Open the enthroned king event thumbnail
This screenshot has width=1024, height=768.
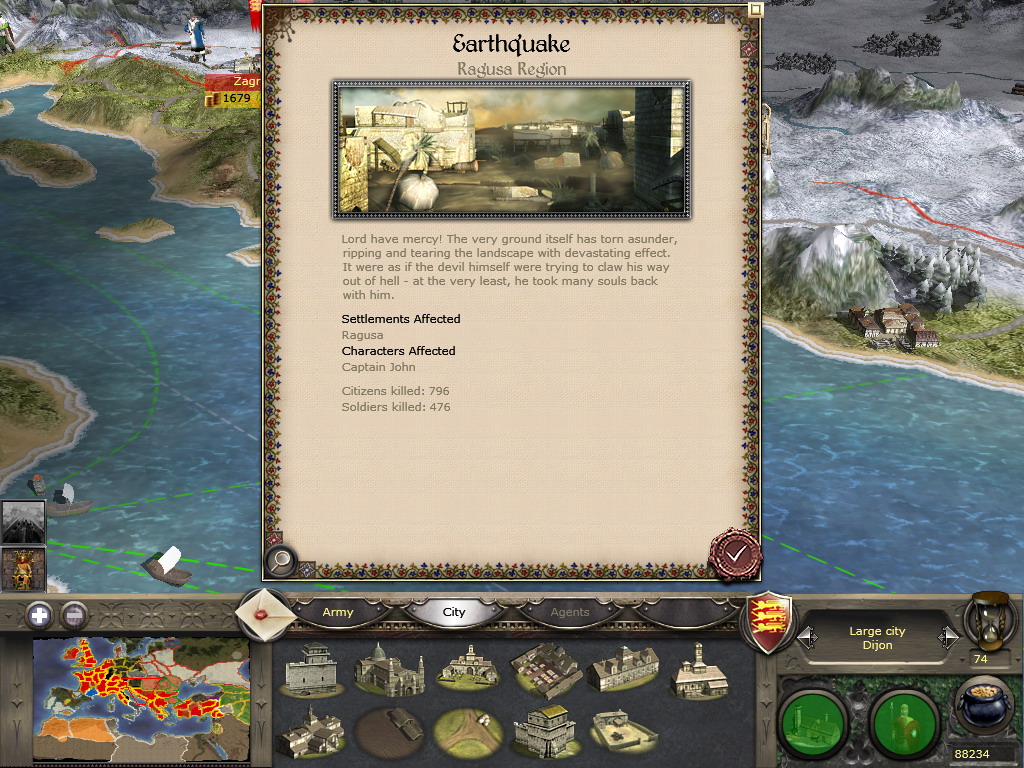[22, 568]
